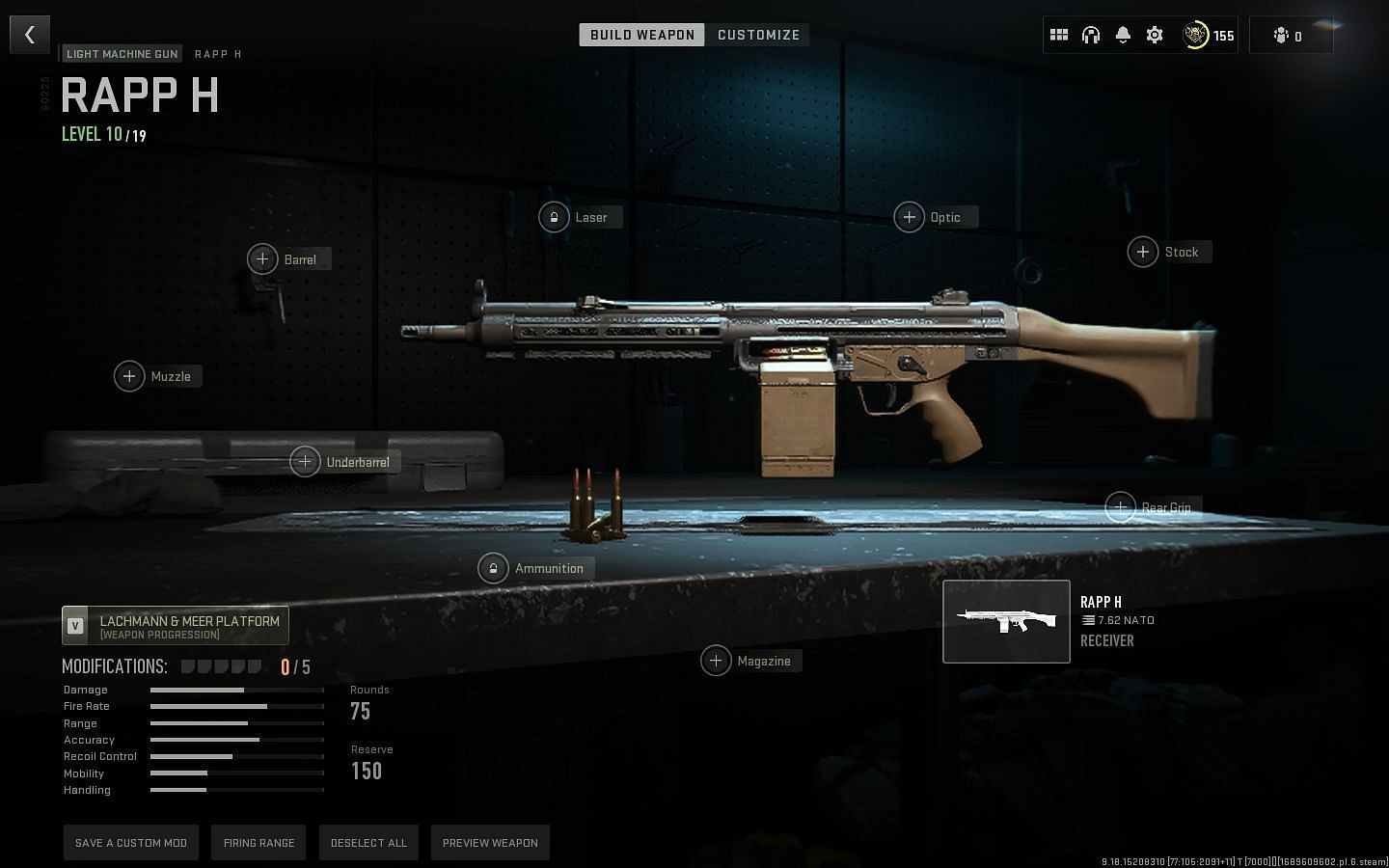Screen dimensions: 1389x868
Task: Open the Magazine attachment slot
Action: click(716, 661)
